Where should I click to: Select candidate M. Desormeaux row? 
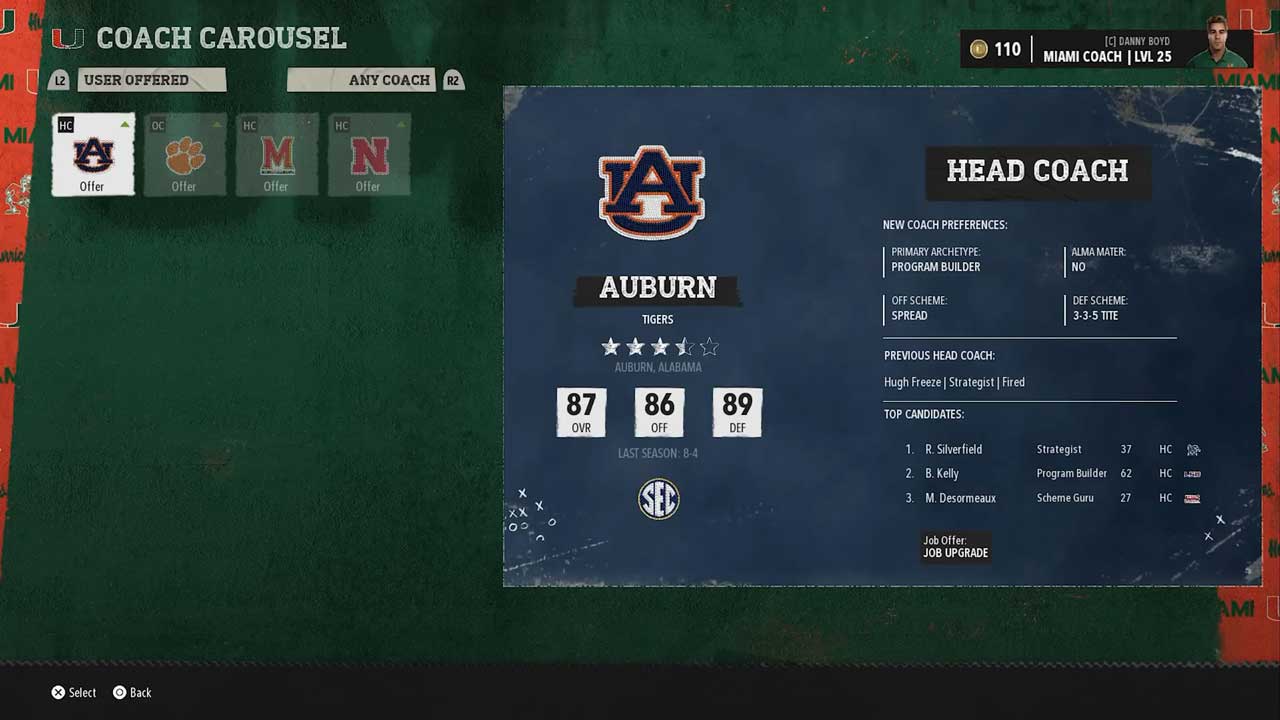pyautogui.click(x=1050, y=498)
